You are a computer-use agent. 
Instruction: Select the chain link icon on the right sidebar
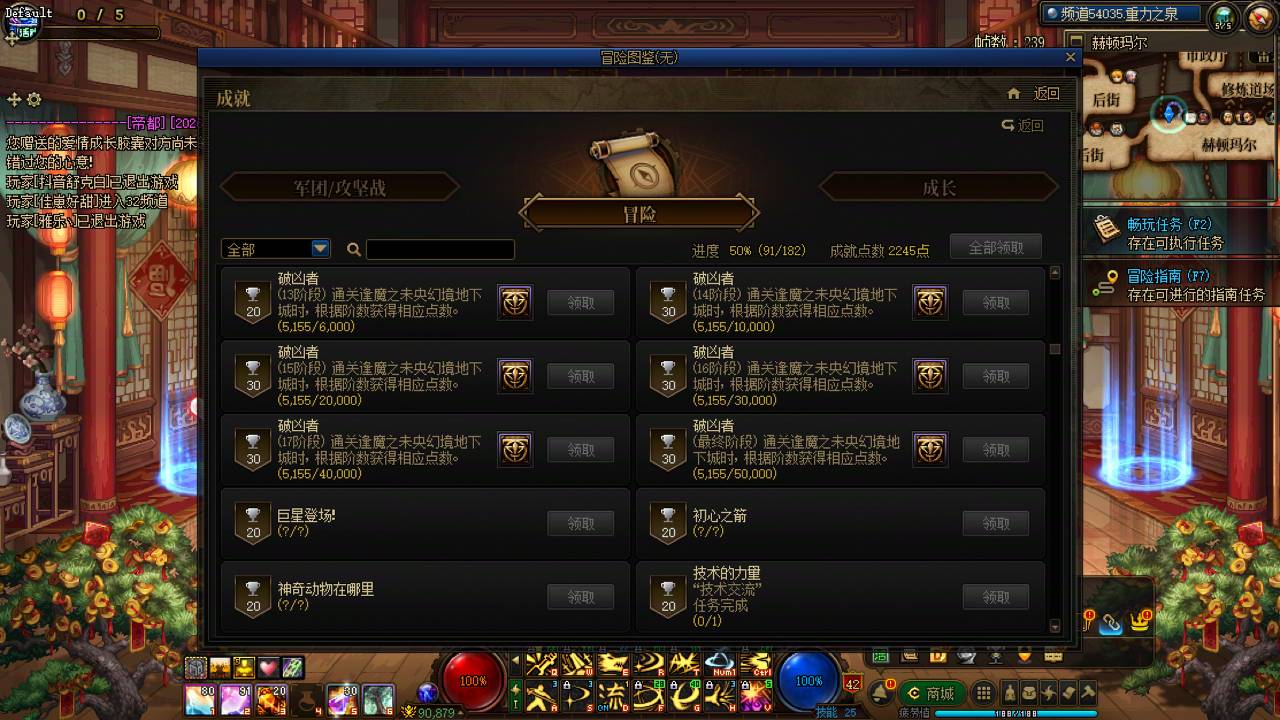coord(1111,623)
